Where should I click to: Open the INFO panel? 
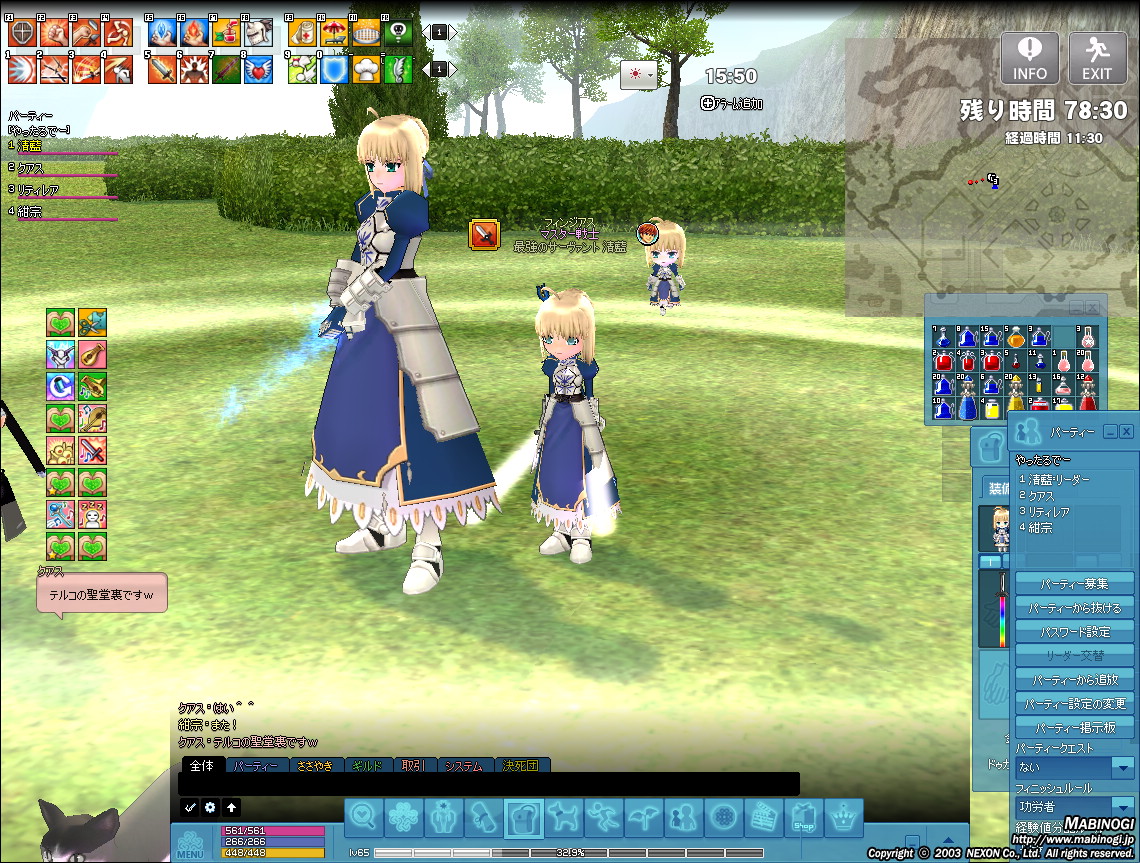pyautogui.click(x=1030, y=58)
